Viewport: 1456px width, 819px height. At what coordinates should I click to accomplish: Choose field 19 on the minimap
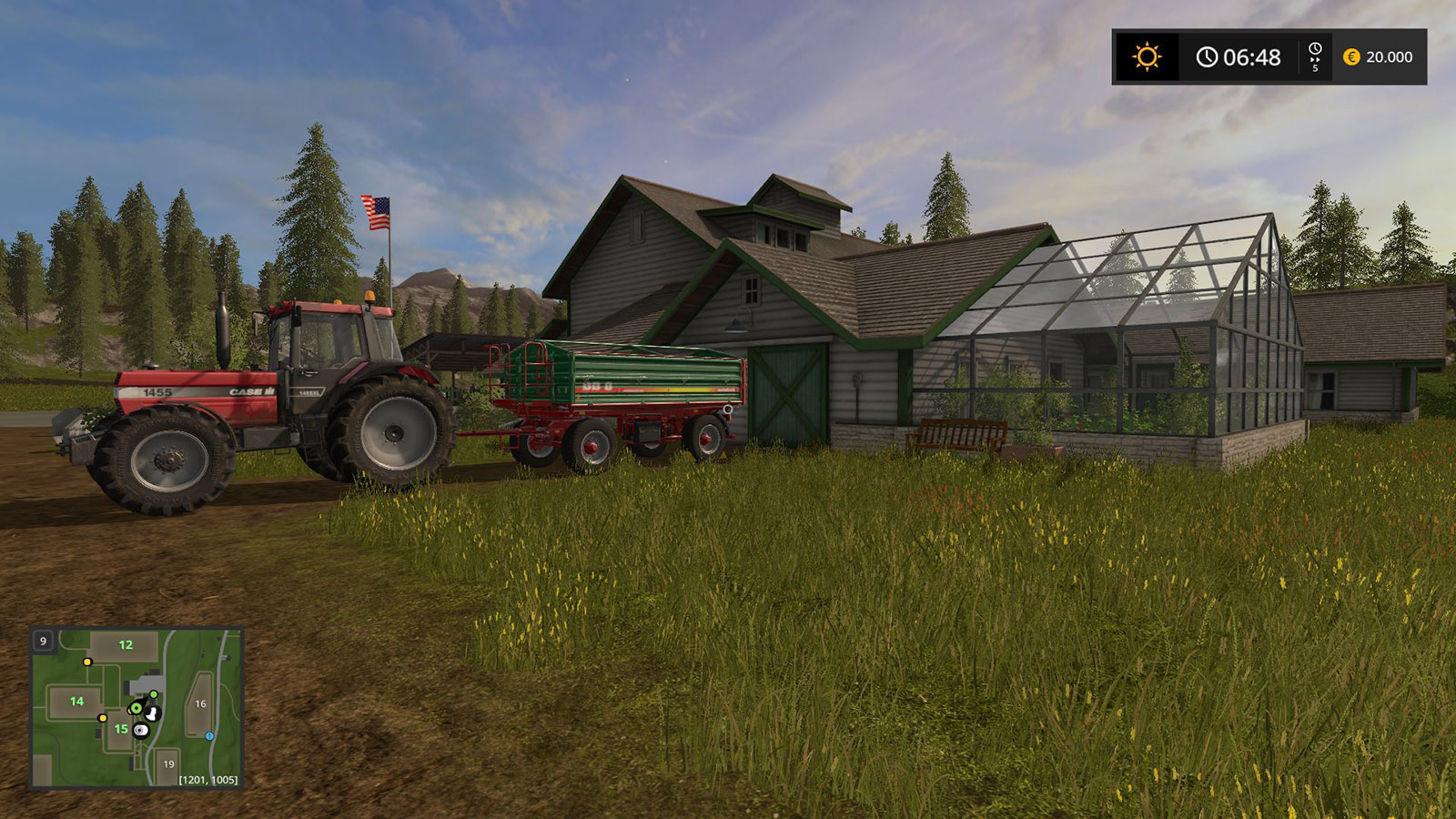pyautogui.click(x=168, y=764)
